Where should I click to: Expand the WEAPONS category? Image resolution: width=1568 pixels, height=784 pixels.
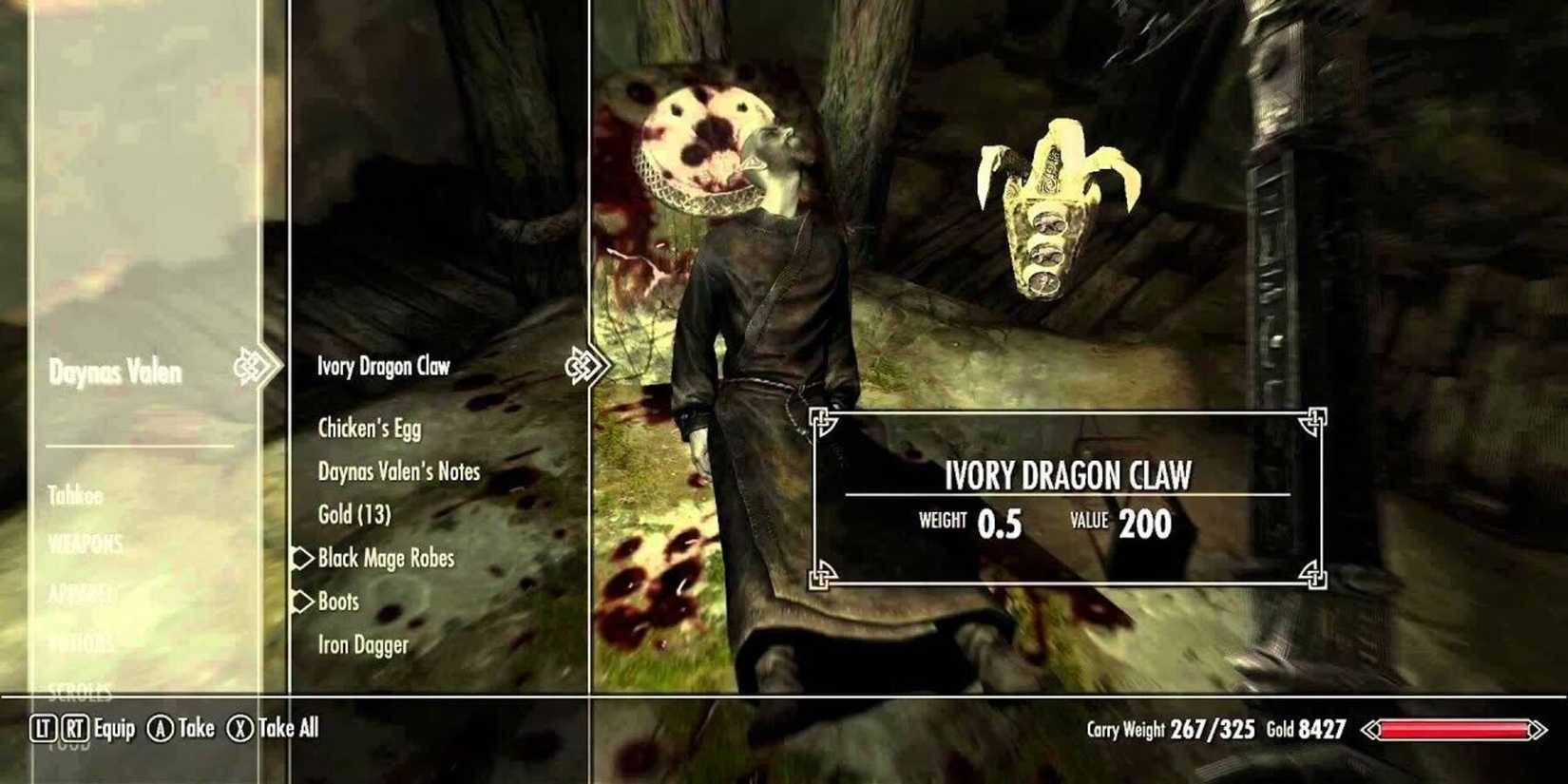pyautogui.click(x=86, y=545)
